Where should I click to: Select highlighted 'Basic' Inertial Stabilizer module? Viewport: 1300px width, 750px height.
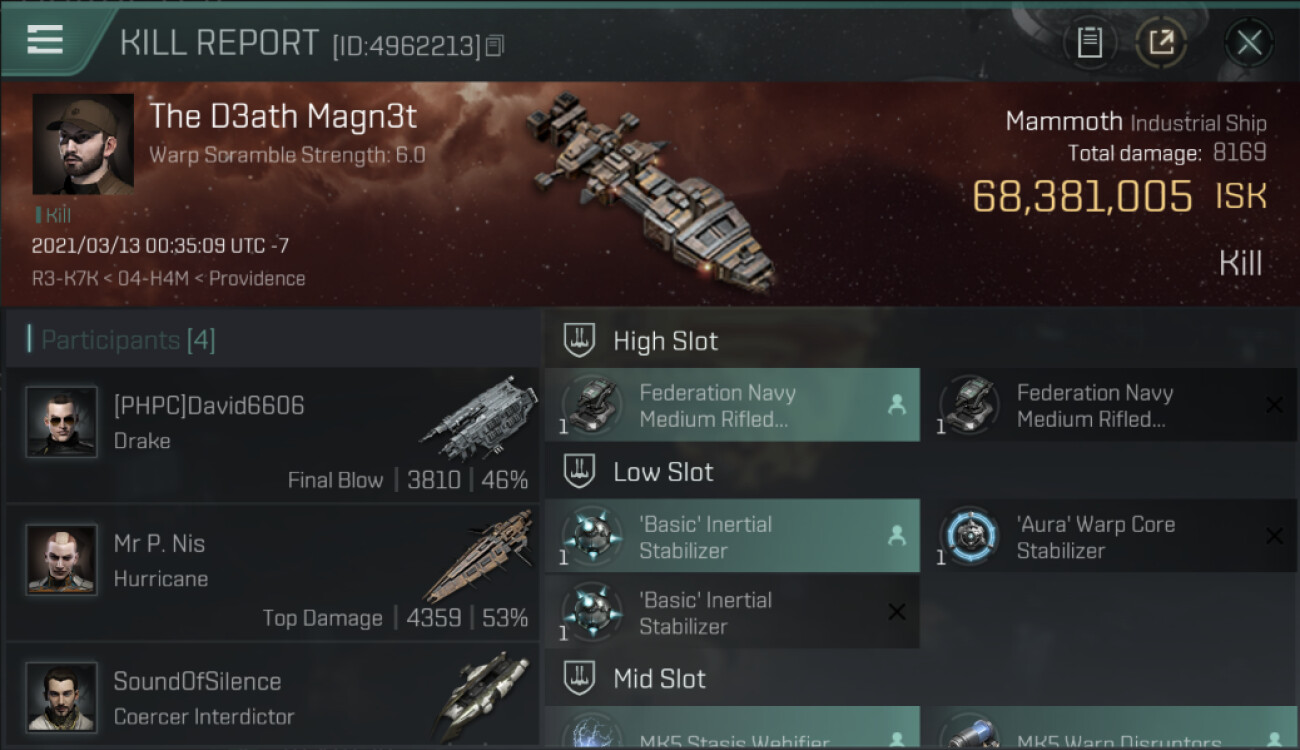tap(732, 536)
